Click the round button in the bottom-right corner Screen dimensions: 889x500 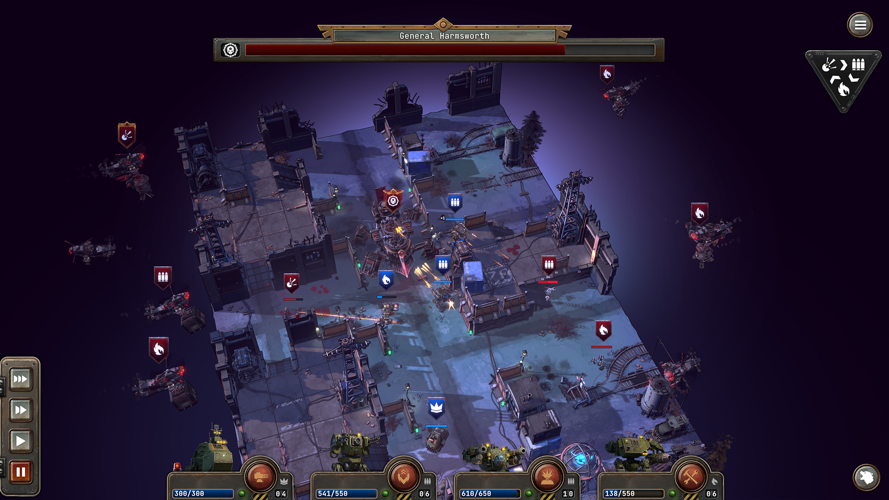[866, 477]
